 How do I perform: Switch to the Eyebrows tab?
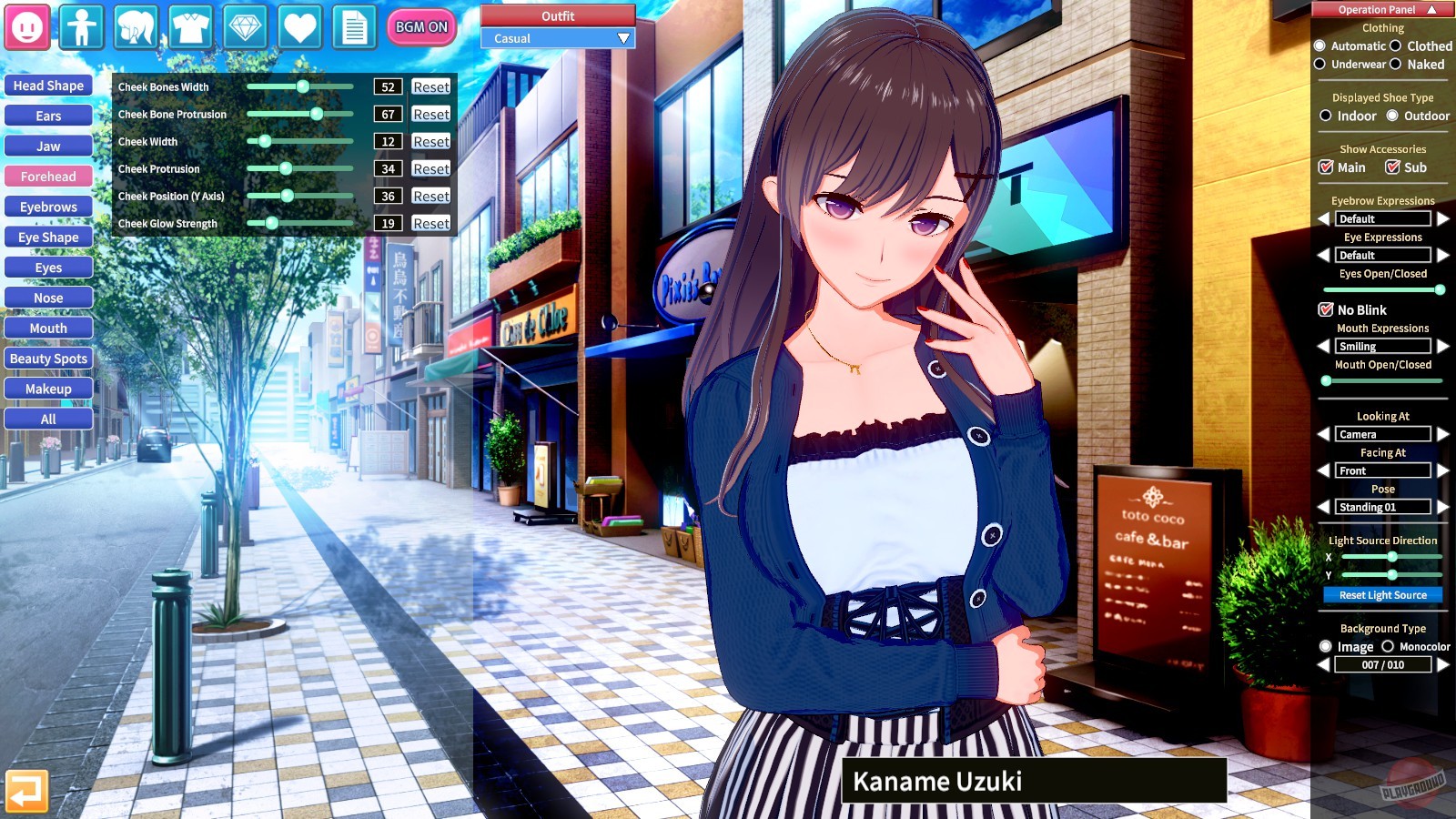click(48, 207)
